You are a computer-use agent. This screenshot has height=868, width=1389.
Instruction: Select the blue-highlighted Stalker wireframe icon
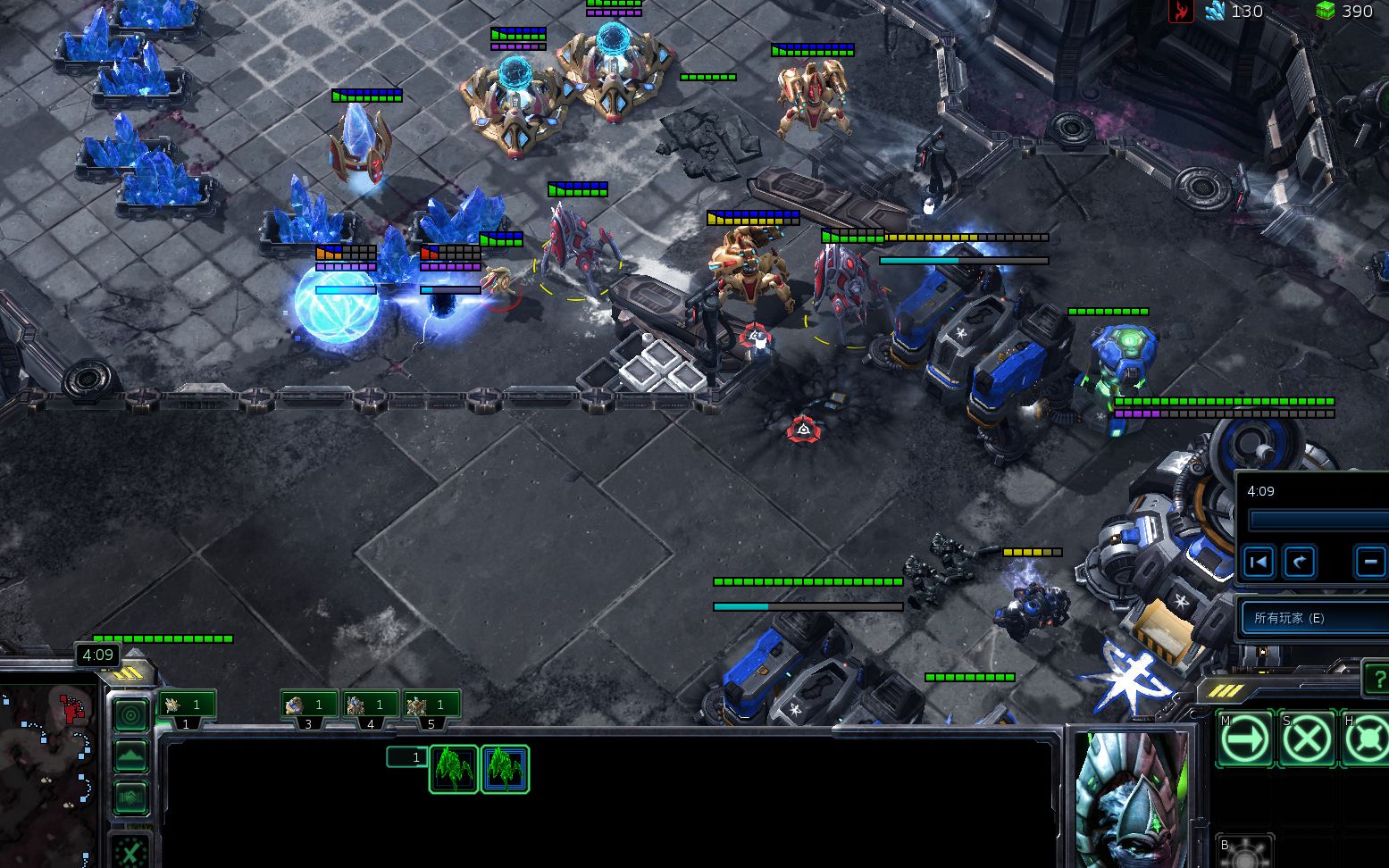click(505, 769)
